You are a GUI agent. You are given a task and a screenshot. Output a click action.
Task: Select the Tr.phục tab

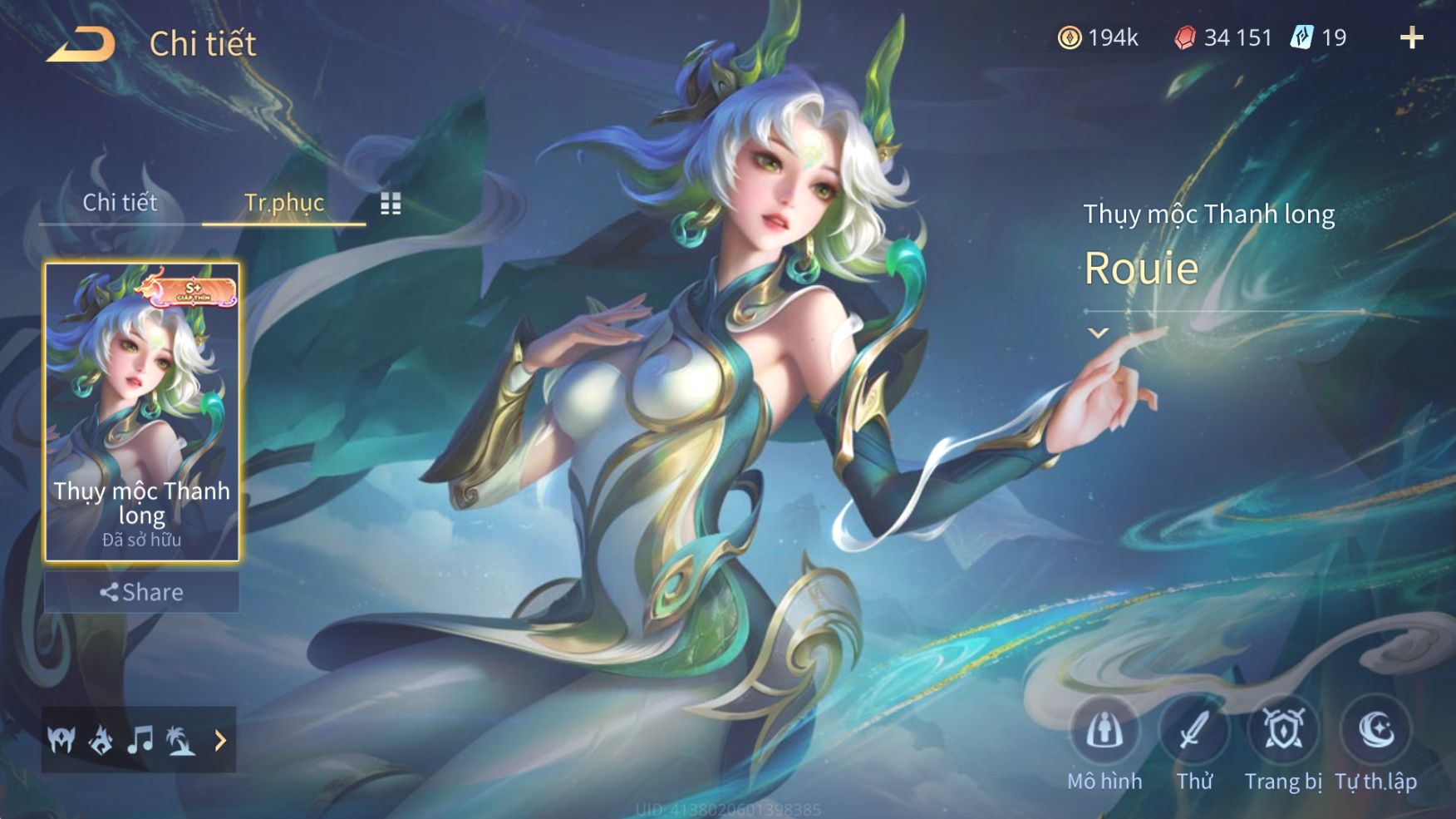[x=283, y=202]
